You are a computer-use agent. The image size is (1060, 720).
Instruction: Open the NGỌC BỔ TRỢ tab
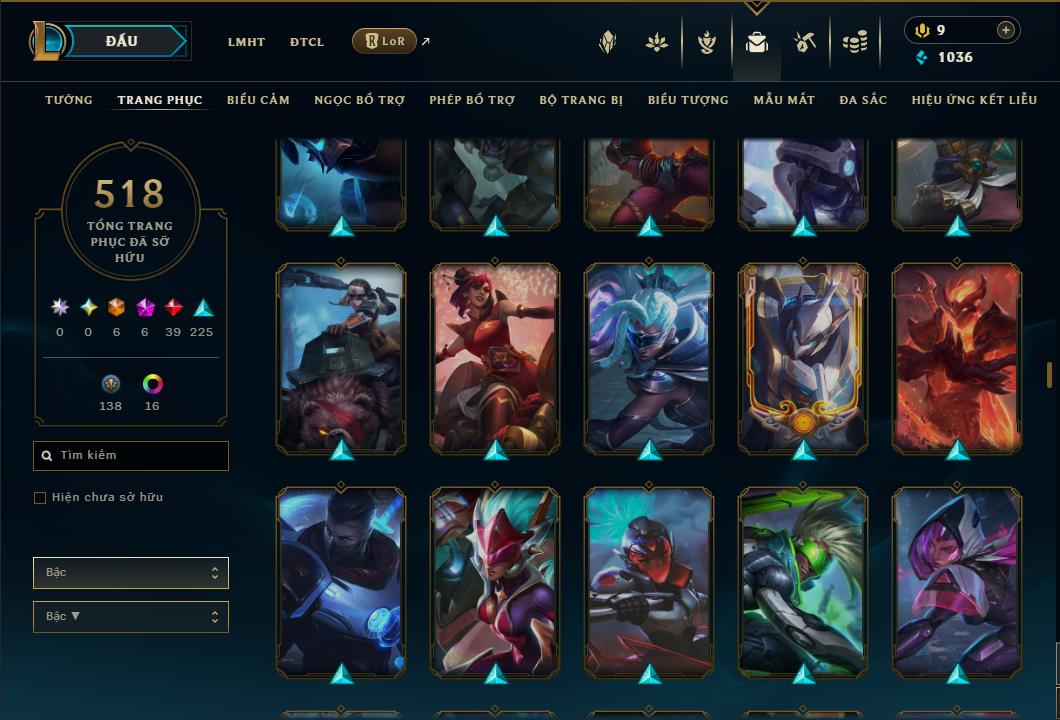coord(359,100)
